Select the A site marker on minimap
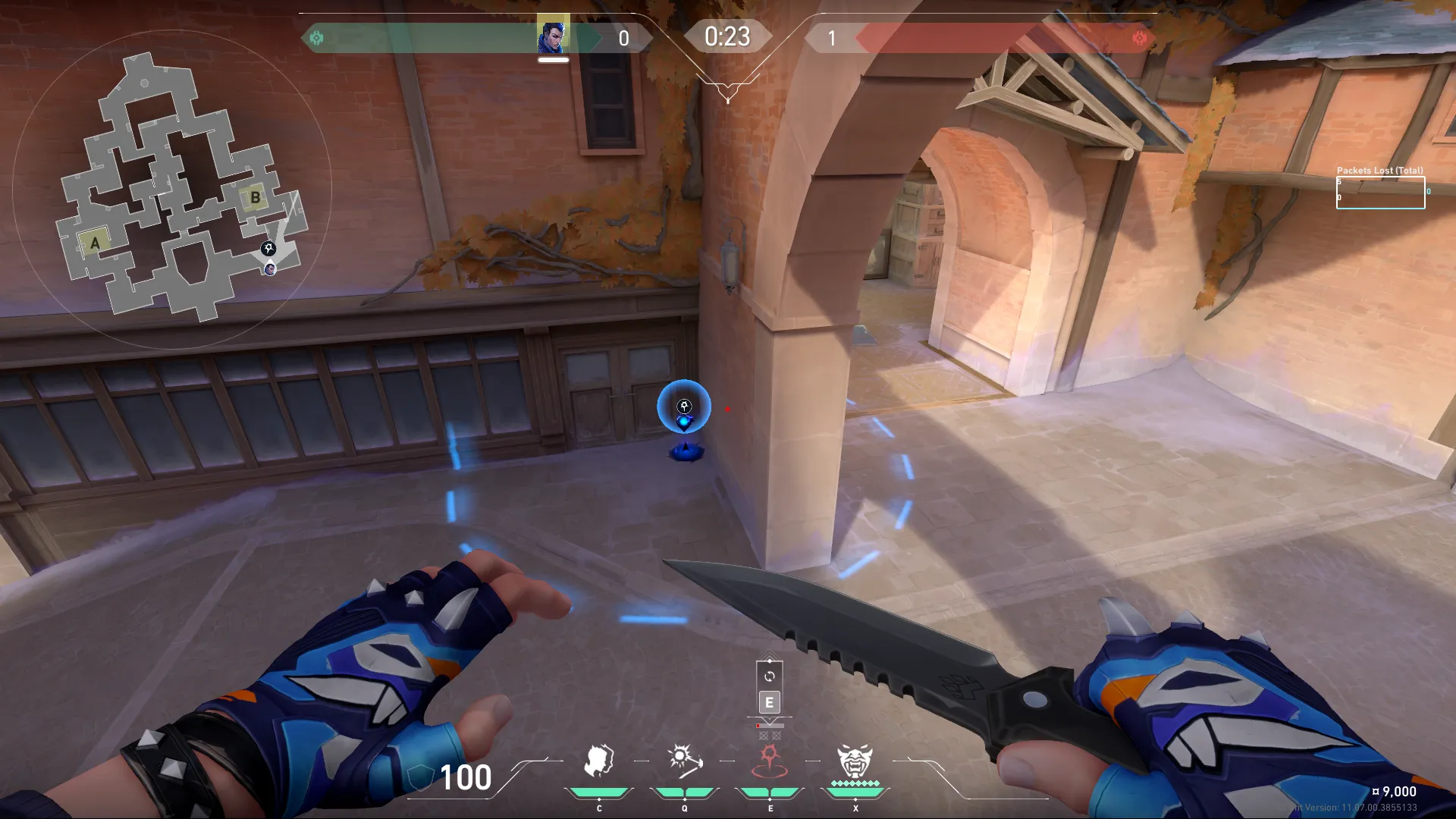Image resolution: width=1456 pixels, height=819 pixels. pos(95,243)
